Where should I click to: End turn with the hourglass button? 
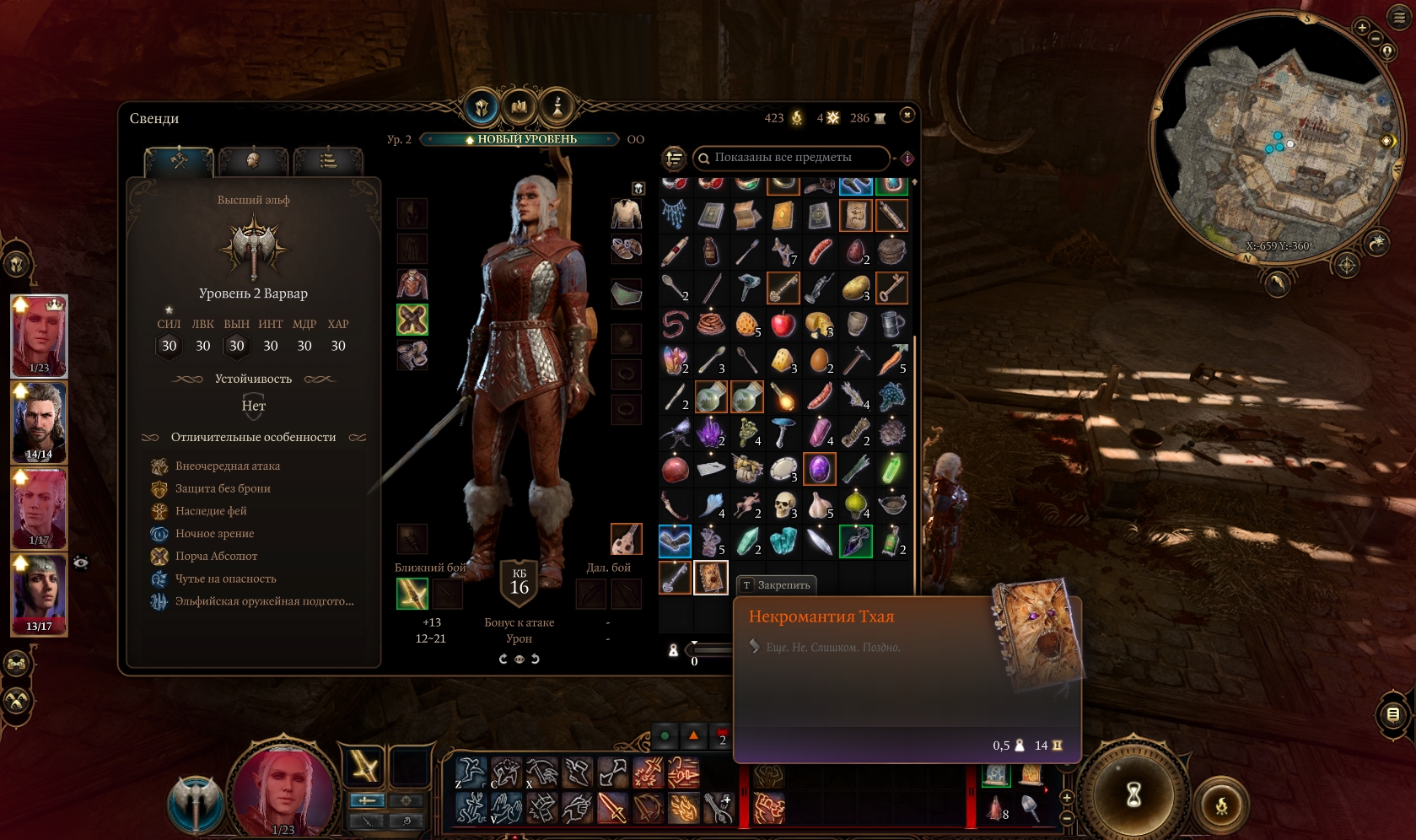pos(1133,793)
